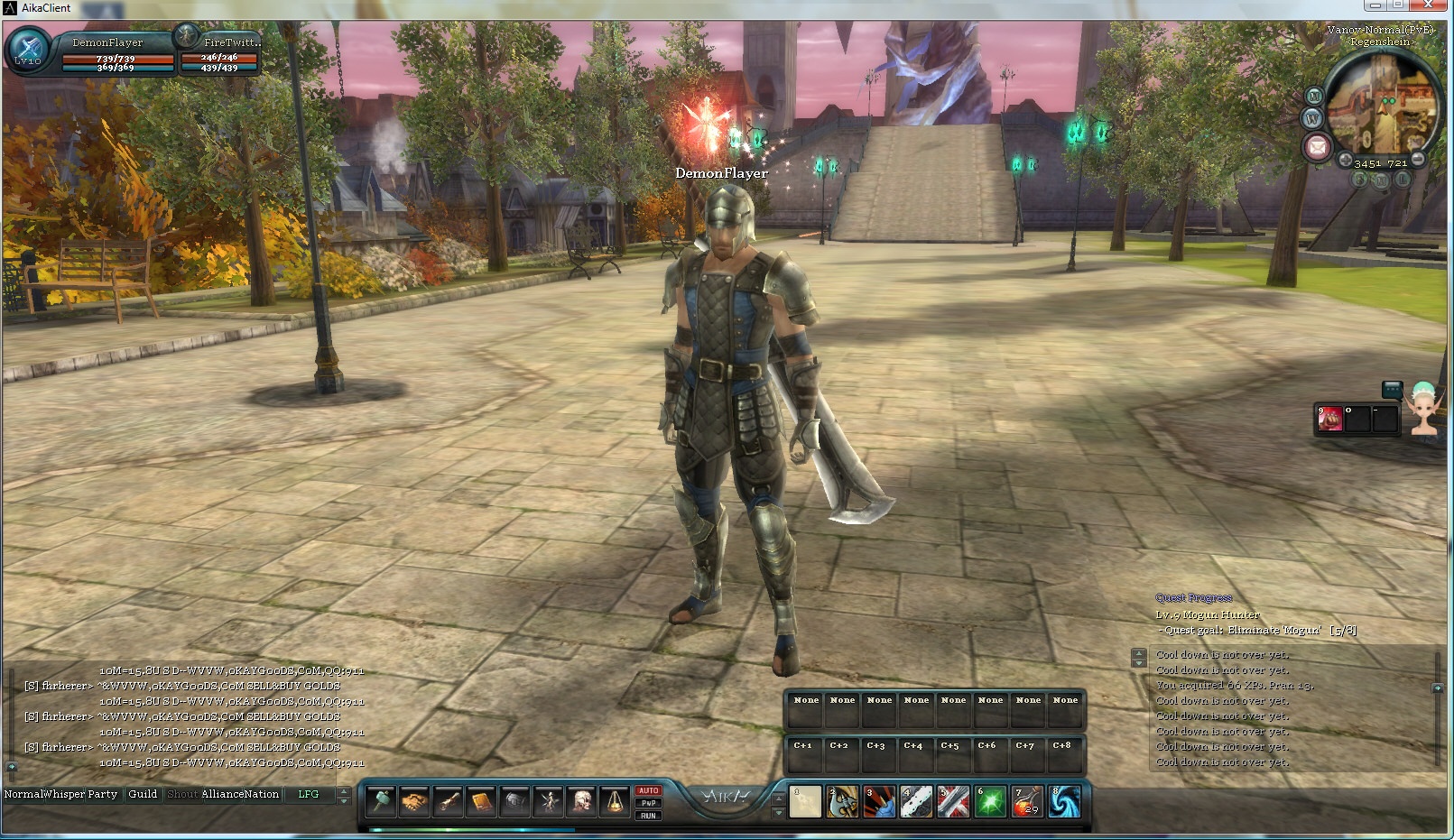Switch chat to the Whisper tab
Viewport: 1454px width, 840px height.
tap(63, 794)
